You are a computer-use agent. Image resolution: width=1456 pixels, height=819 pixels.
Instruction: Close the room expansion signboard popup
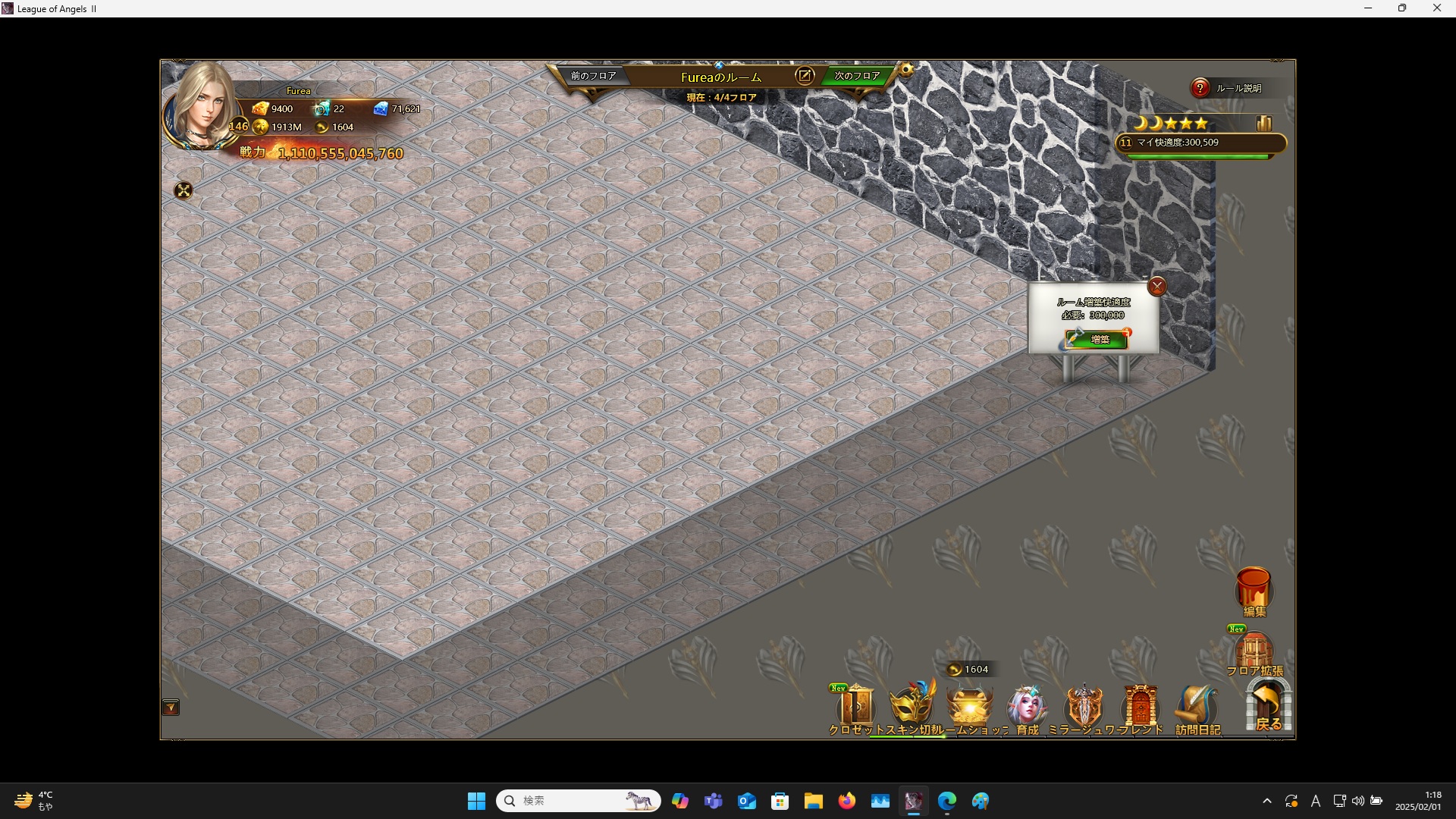click(x=1156, y=287)
